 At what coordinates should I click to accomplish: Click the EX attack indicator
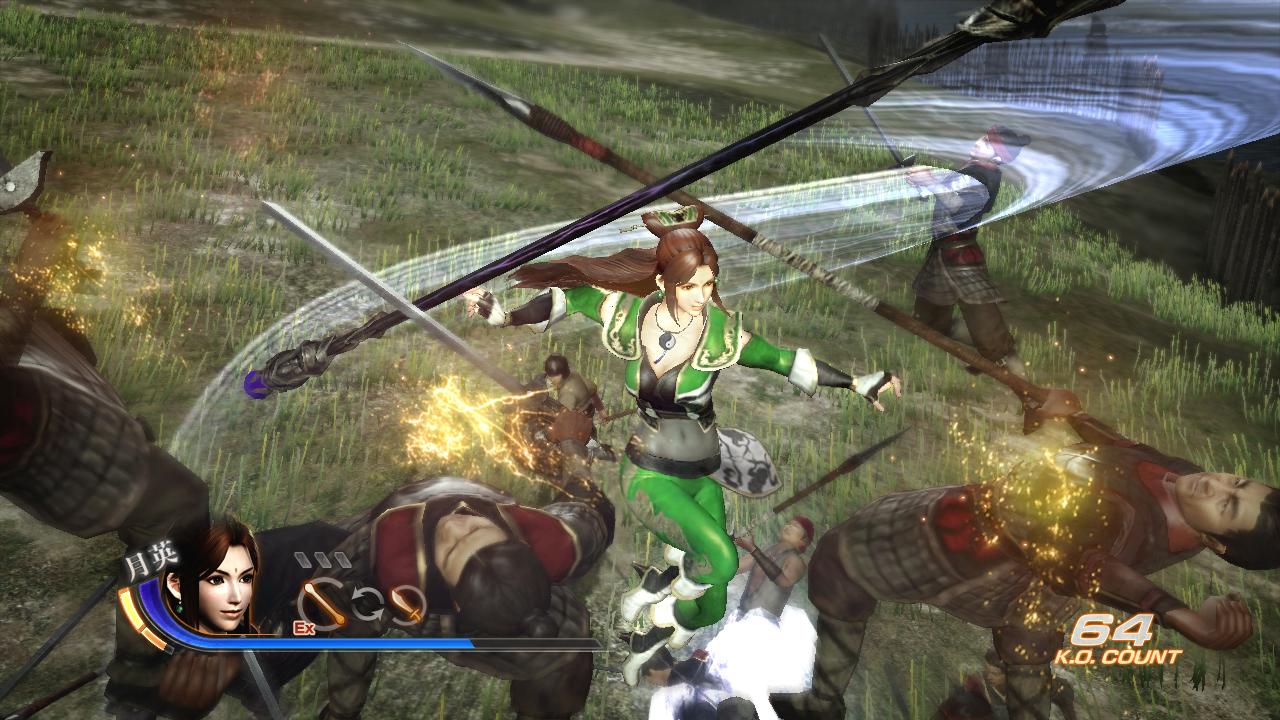303,628
